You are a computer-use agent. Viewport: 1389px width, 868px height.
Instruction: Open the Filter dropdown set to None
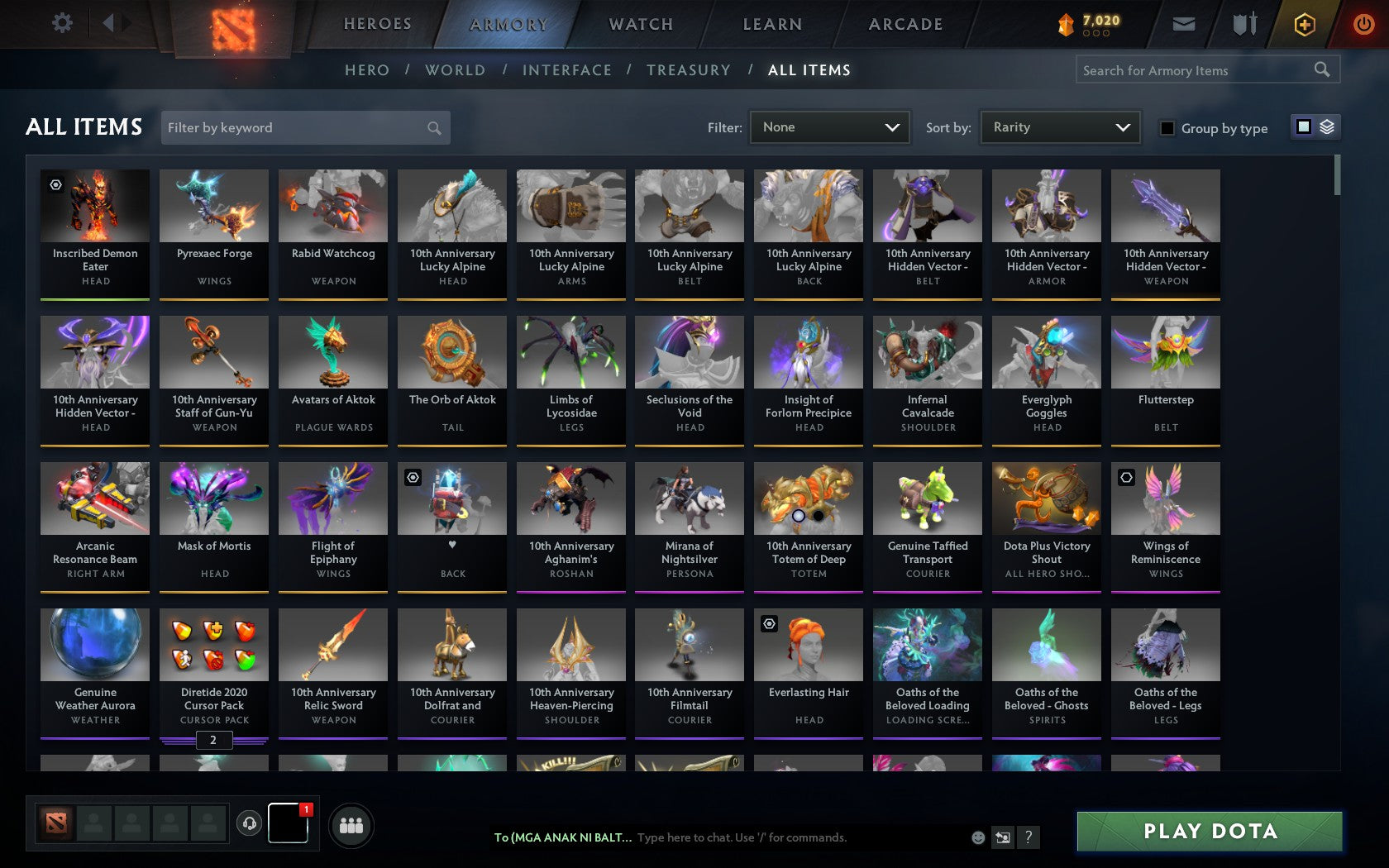click(x=829, y=127)
